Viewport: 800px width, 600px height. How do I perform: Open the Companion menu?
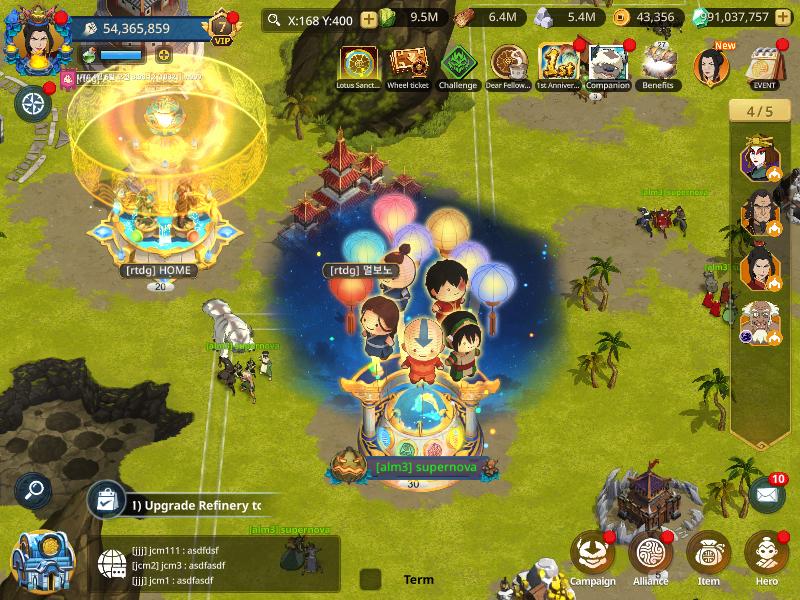(608, 64)
